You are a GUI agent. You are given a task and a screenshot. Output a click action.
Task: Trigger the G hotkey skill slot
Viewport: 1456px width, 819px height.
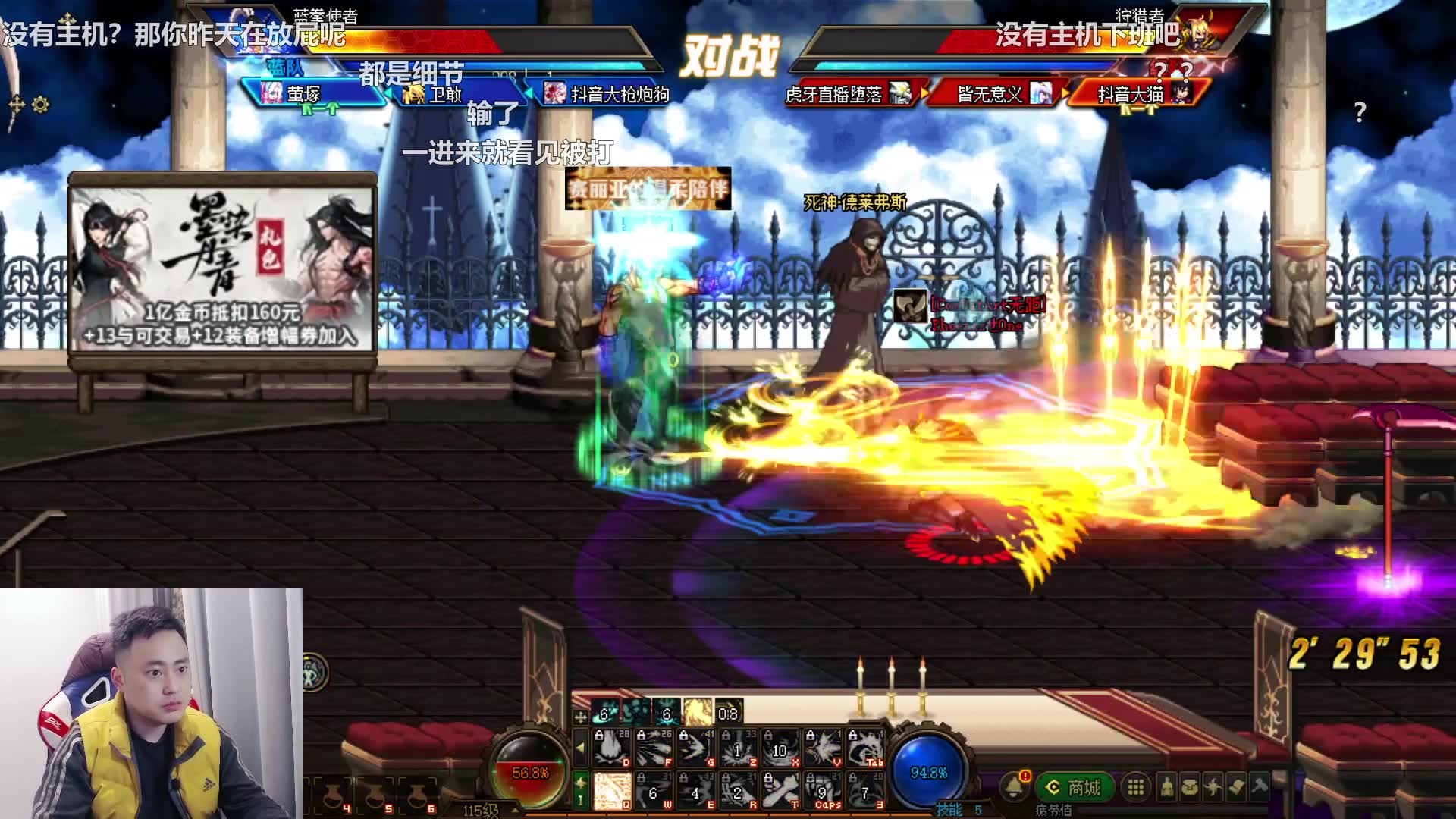(695, 748)
